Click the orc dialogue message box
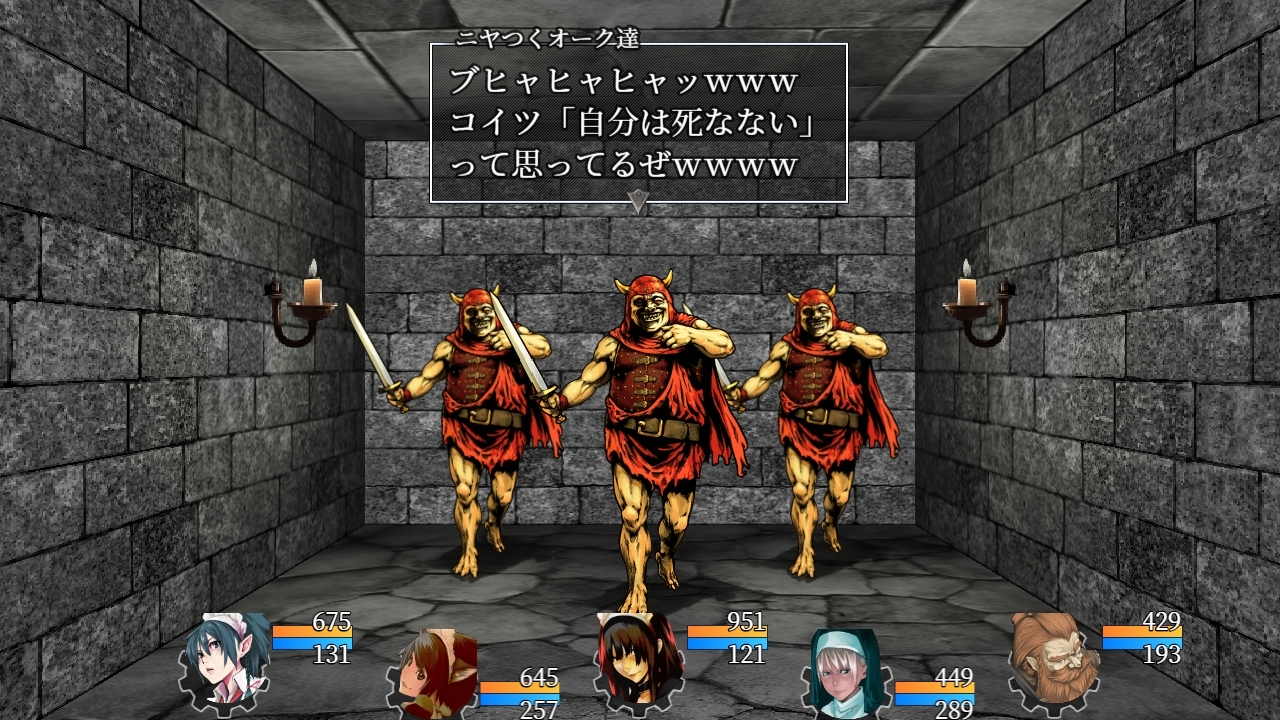 [638, 122]
